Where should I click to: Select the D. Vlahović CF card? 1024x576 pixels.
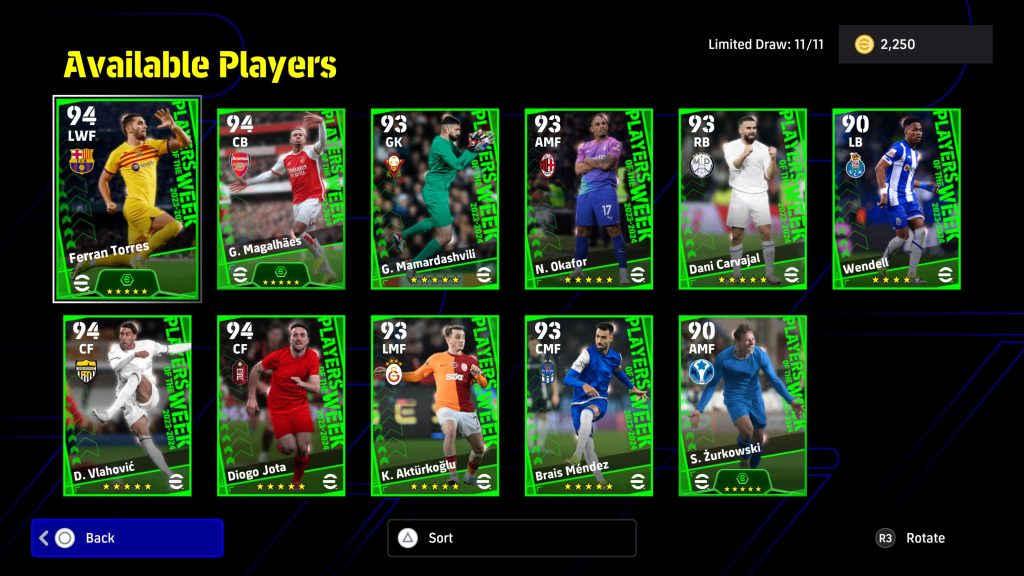coord(127,405)
